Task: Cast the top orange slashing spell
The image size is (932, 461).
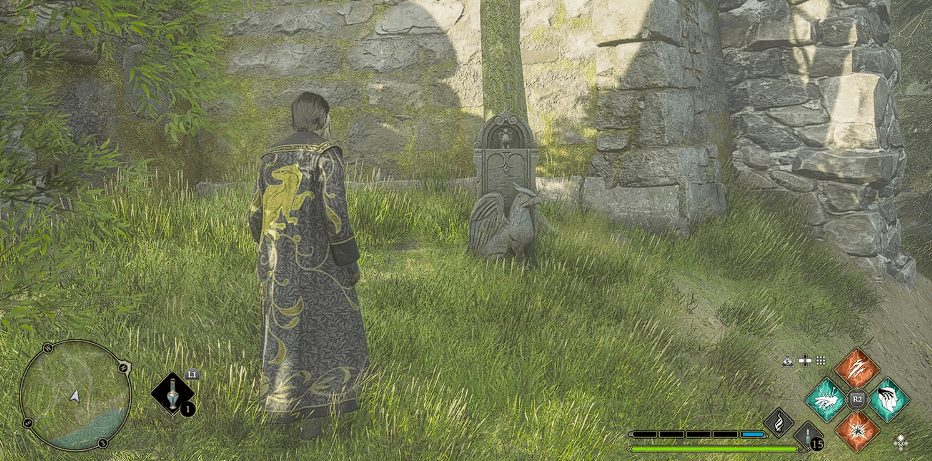Action: coord(856,369)
